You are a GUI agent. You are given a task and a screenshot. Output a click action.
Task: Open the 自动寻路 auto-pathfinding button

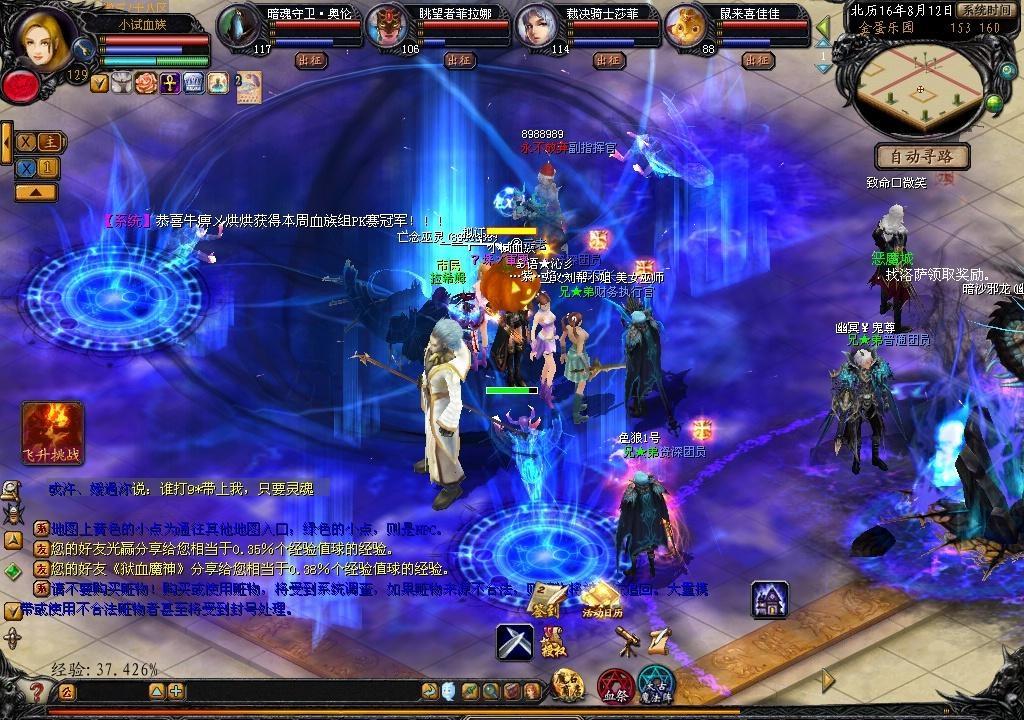(x=921, y=156)
